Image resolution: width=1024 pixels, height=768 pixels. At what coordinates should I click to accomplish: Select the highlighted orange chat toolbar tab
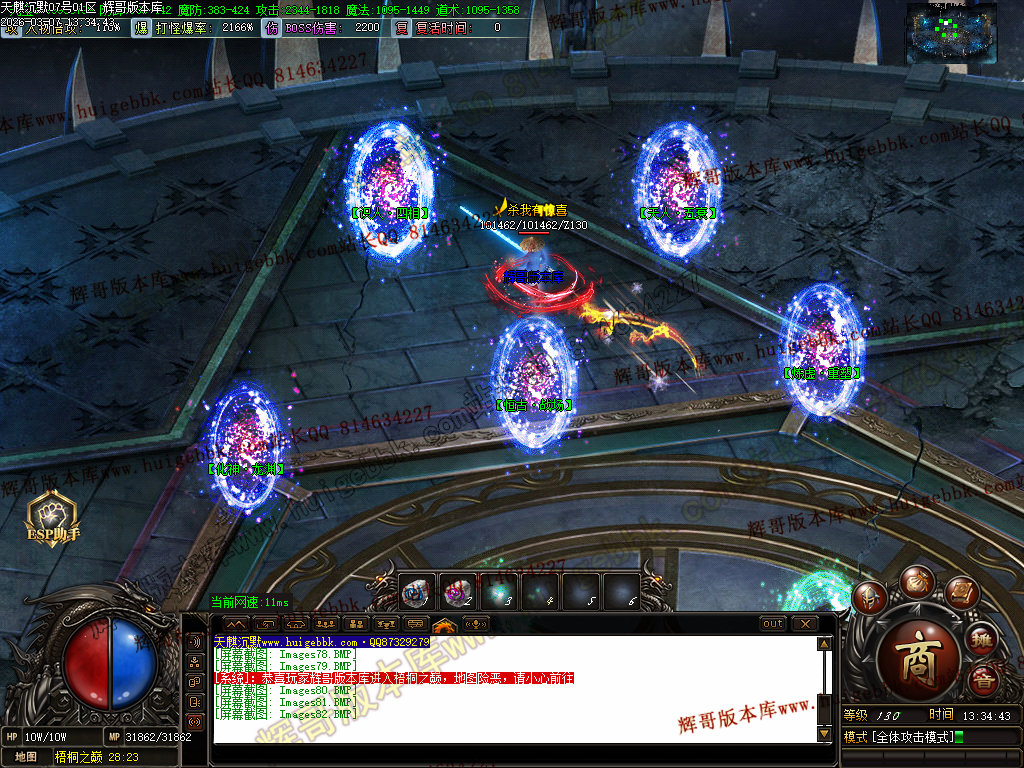tap(445, 625)
